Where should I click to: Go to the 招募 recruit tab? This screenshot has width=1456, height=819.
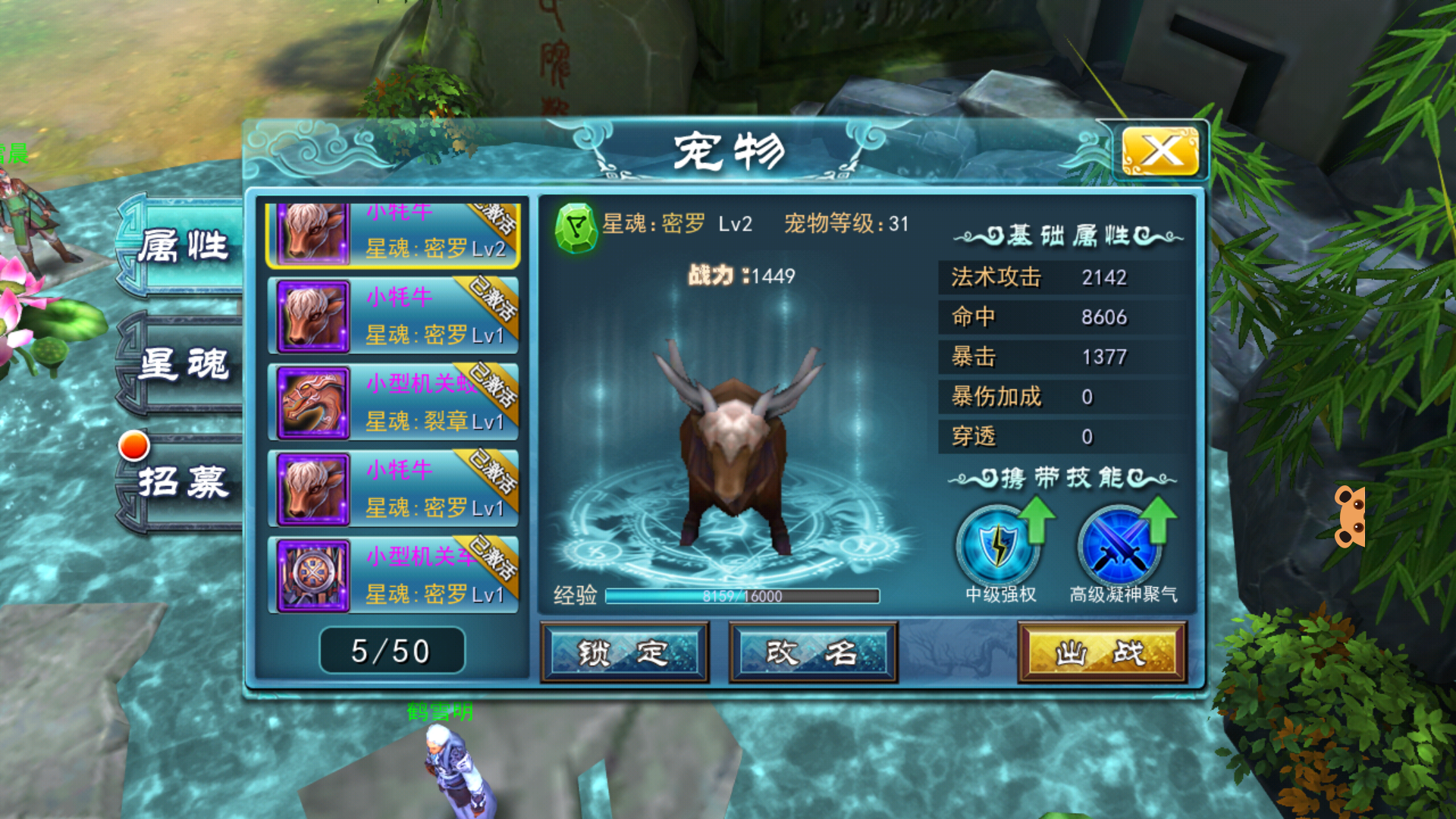coord(182,482)
